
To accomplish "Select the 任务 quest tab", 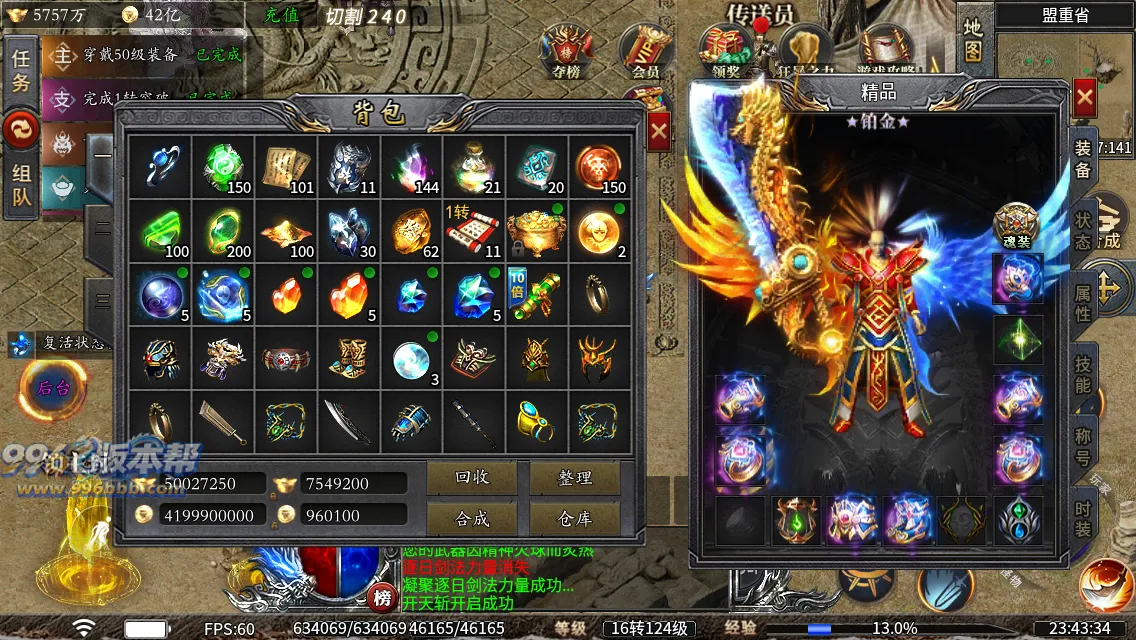I will (21, 70).
